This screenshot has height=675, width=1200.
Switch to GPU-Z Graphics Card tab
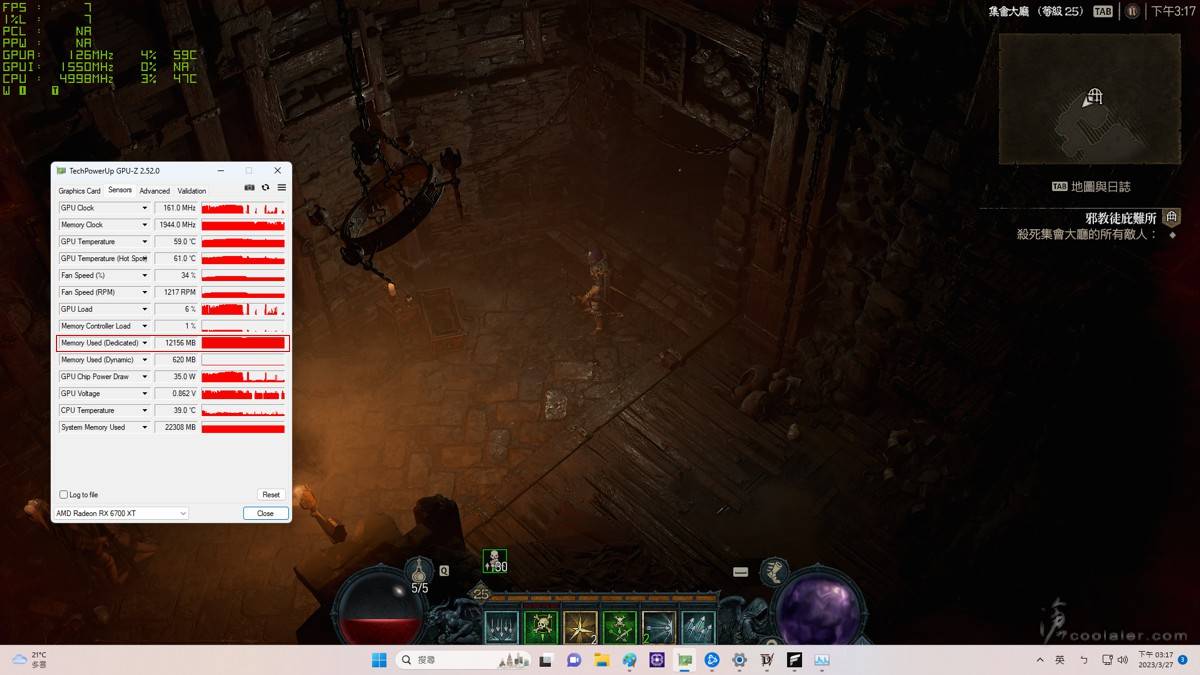[79, 191]
